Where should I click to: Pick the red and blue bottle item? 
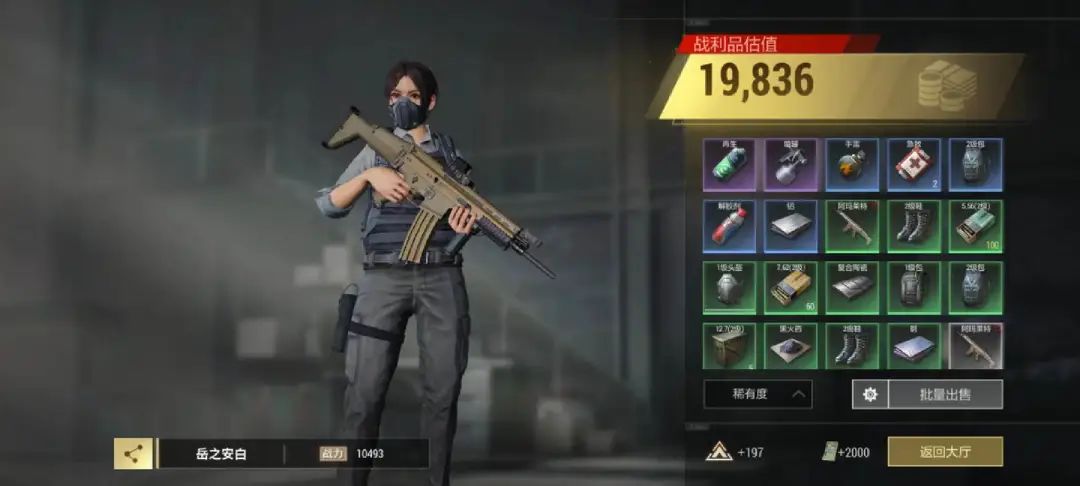point(729,226)
